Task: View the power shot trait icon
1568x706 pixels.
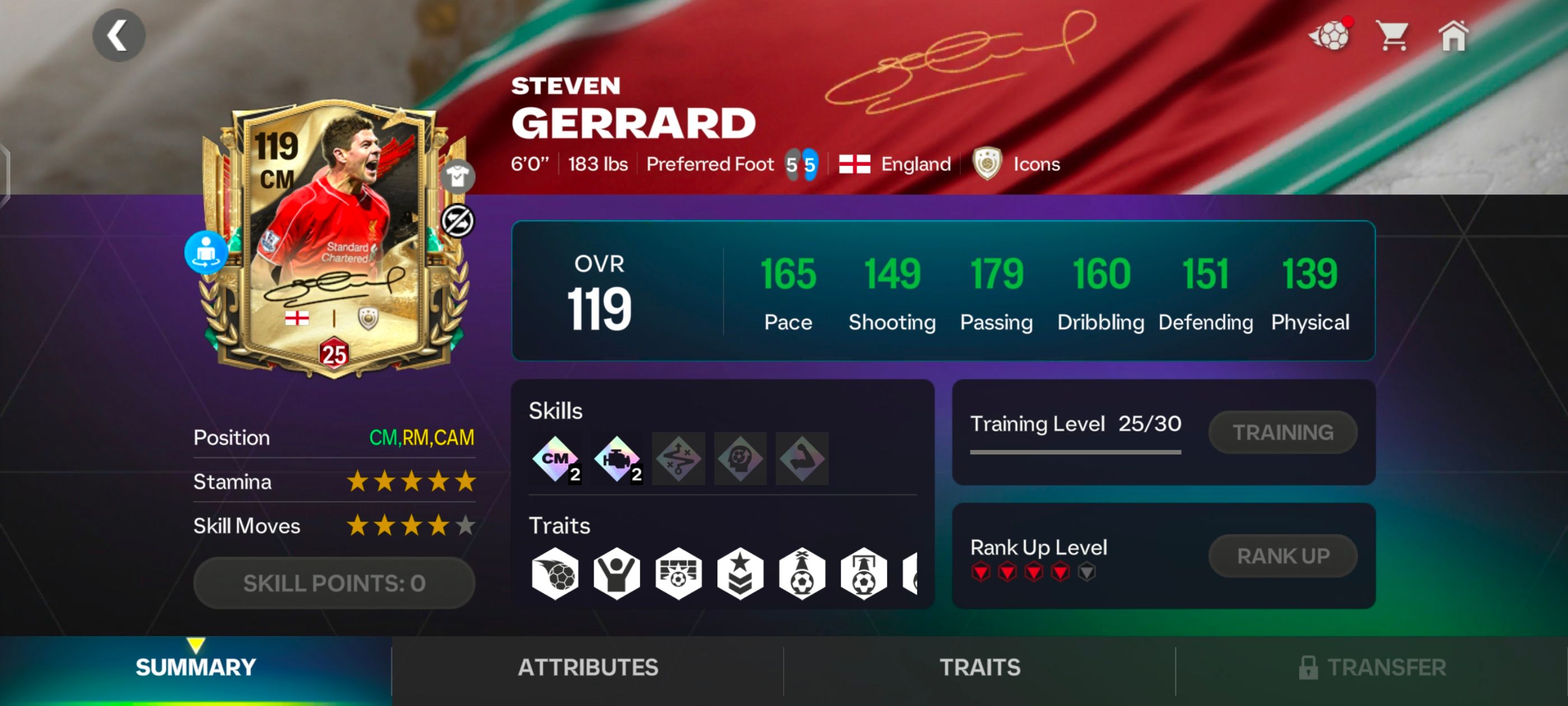Action: tap(554, 573)
